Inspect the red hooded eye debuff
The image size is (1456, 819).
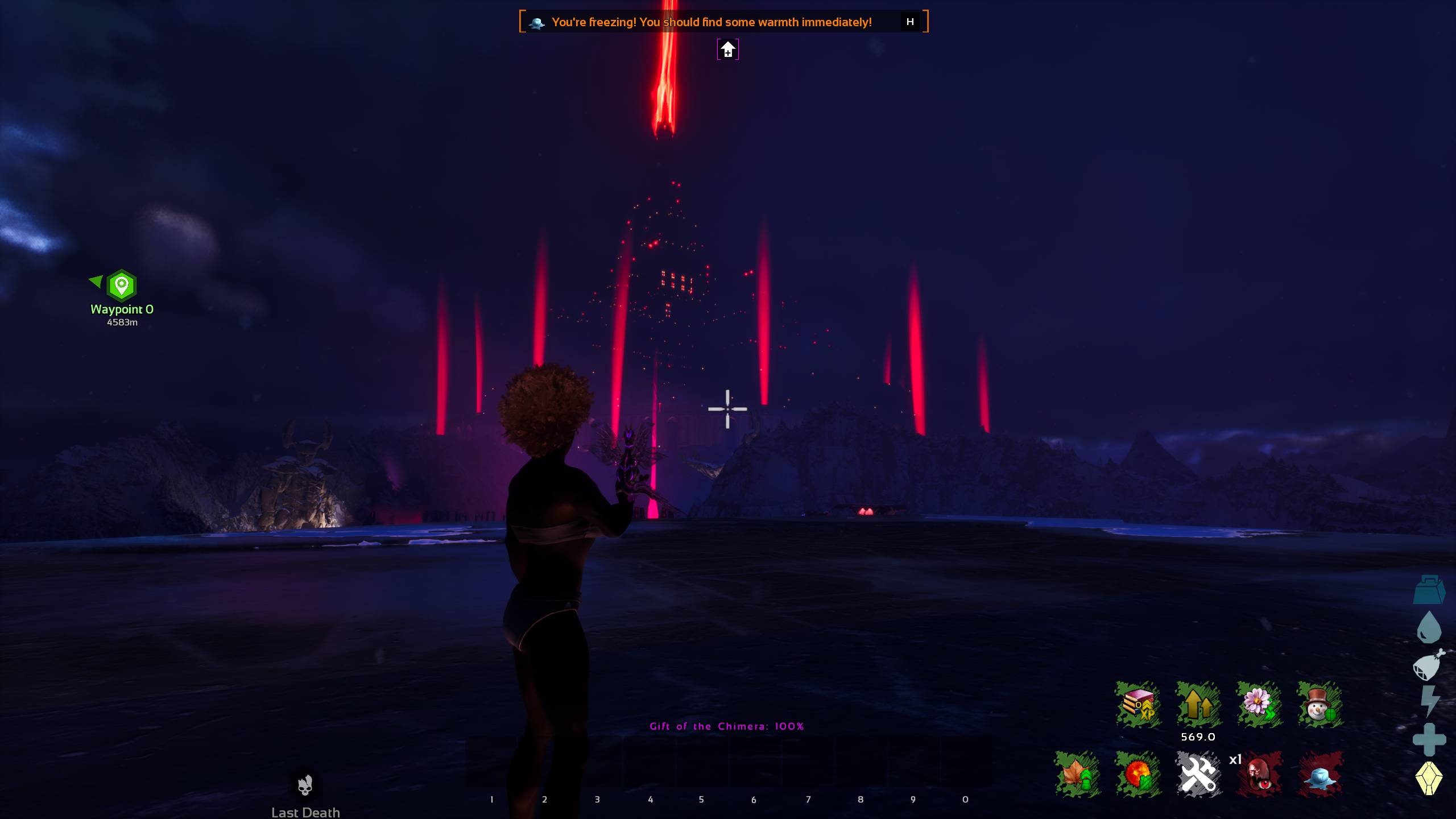coord(1259,774)
